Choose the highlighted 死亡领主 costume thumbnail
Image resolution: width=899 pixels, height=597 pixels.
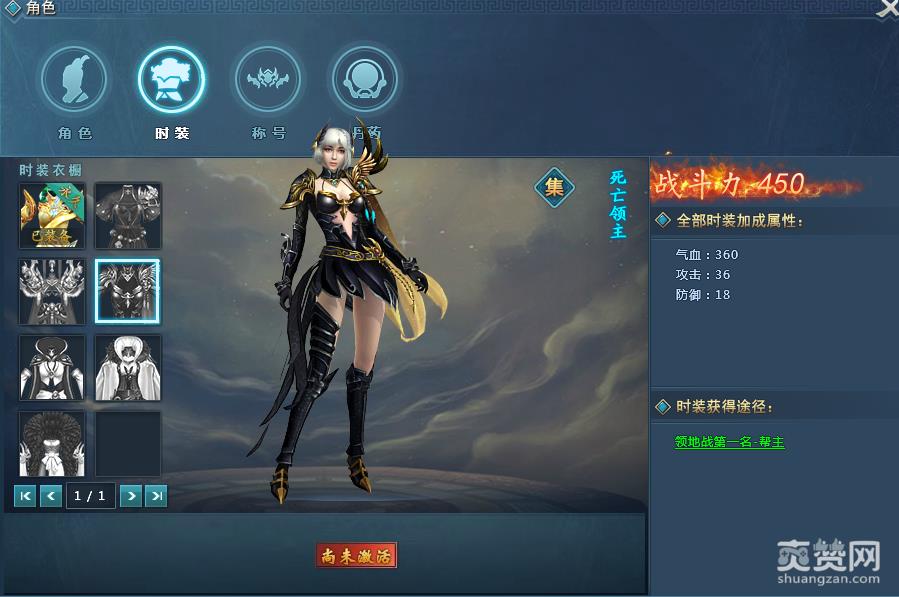point(128,291)
